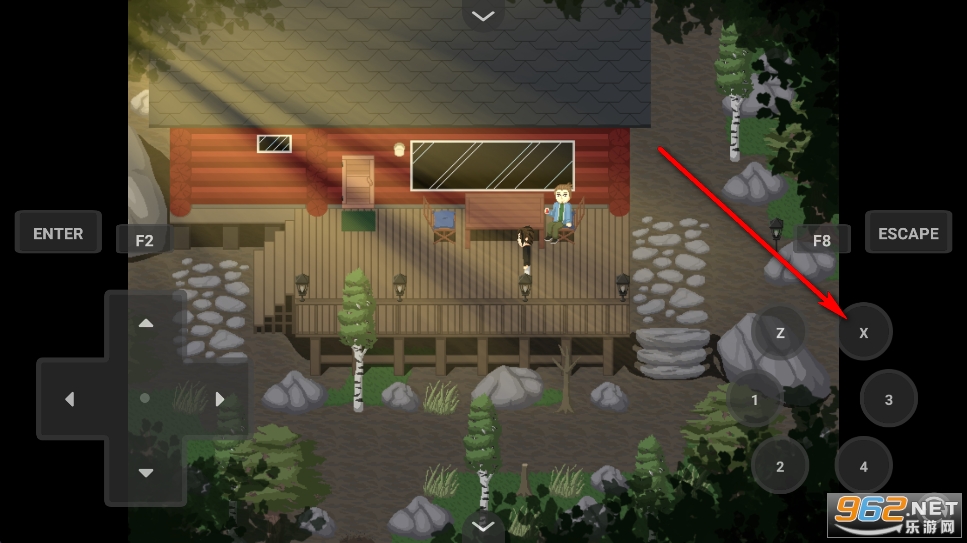Tap the round X action button
Screen dimensions: 967x543
(x=864, y=332)
